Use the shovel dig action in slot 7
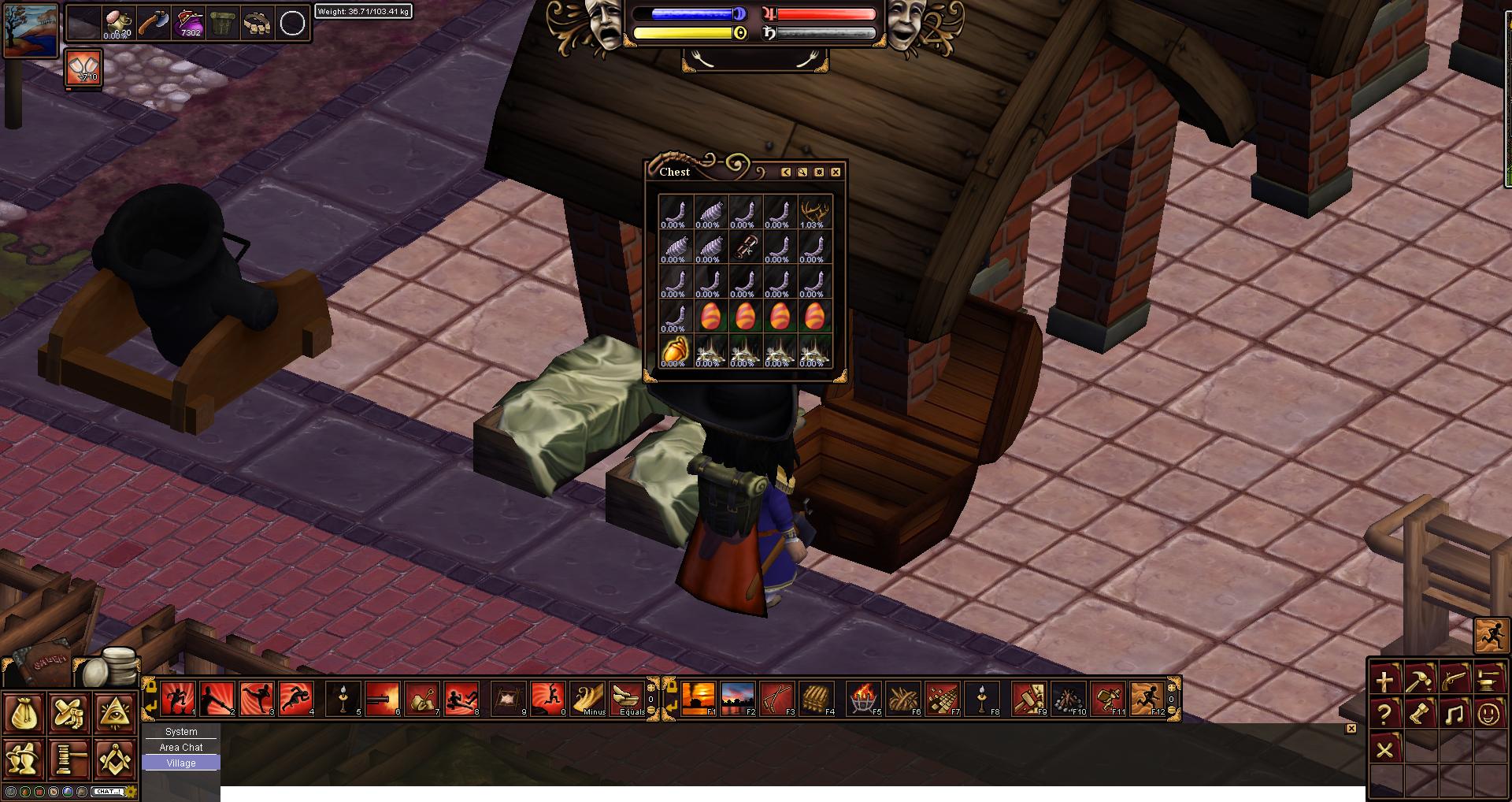This screenshot has height=802, width=1512. click(x=423, y=698)
